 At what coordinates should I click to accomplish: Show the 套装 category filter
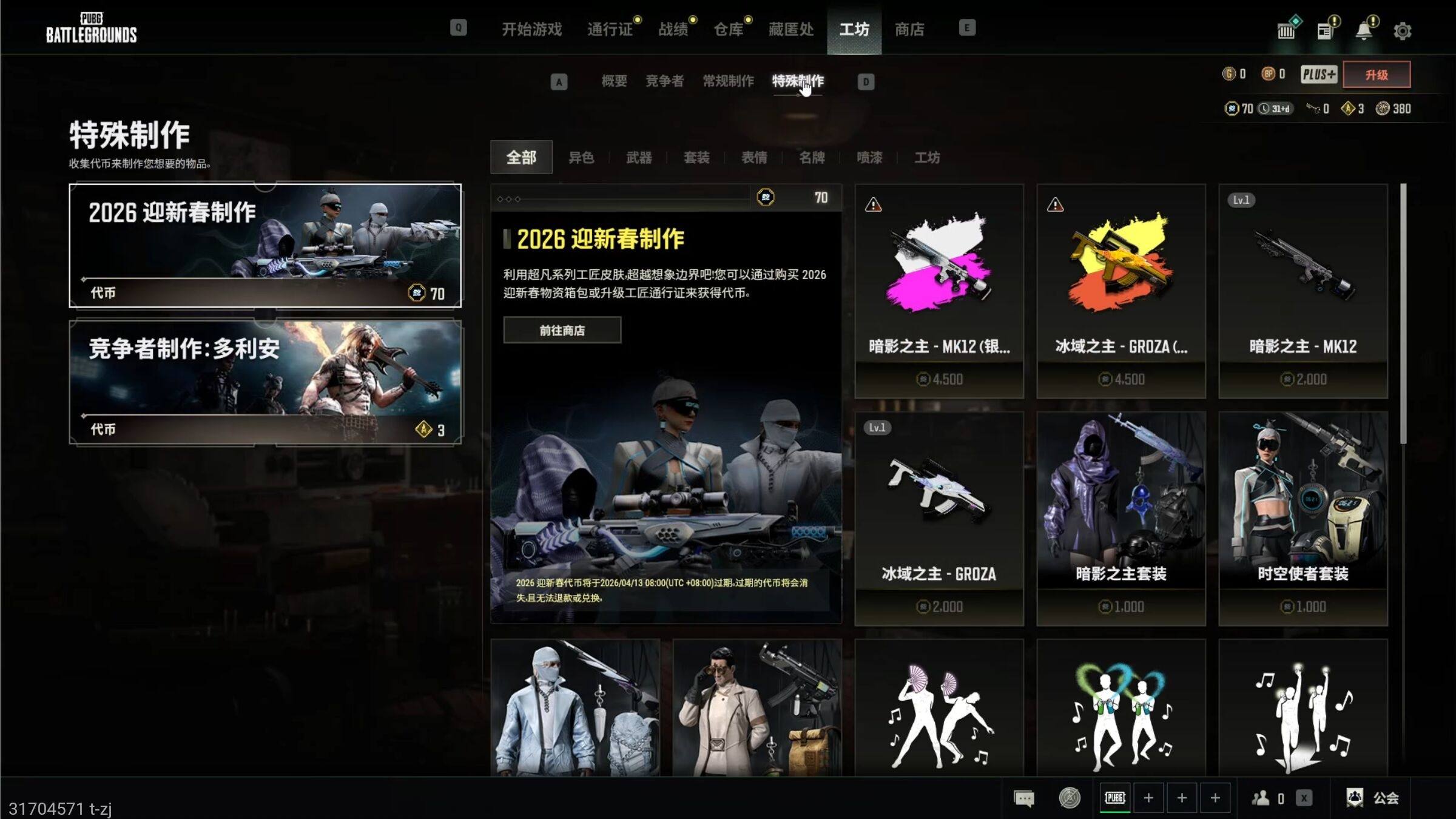click(x=696, y=158)
